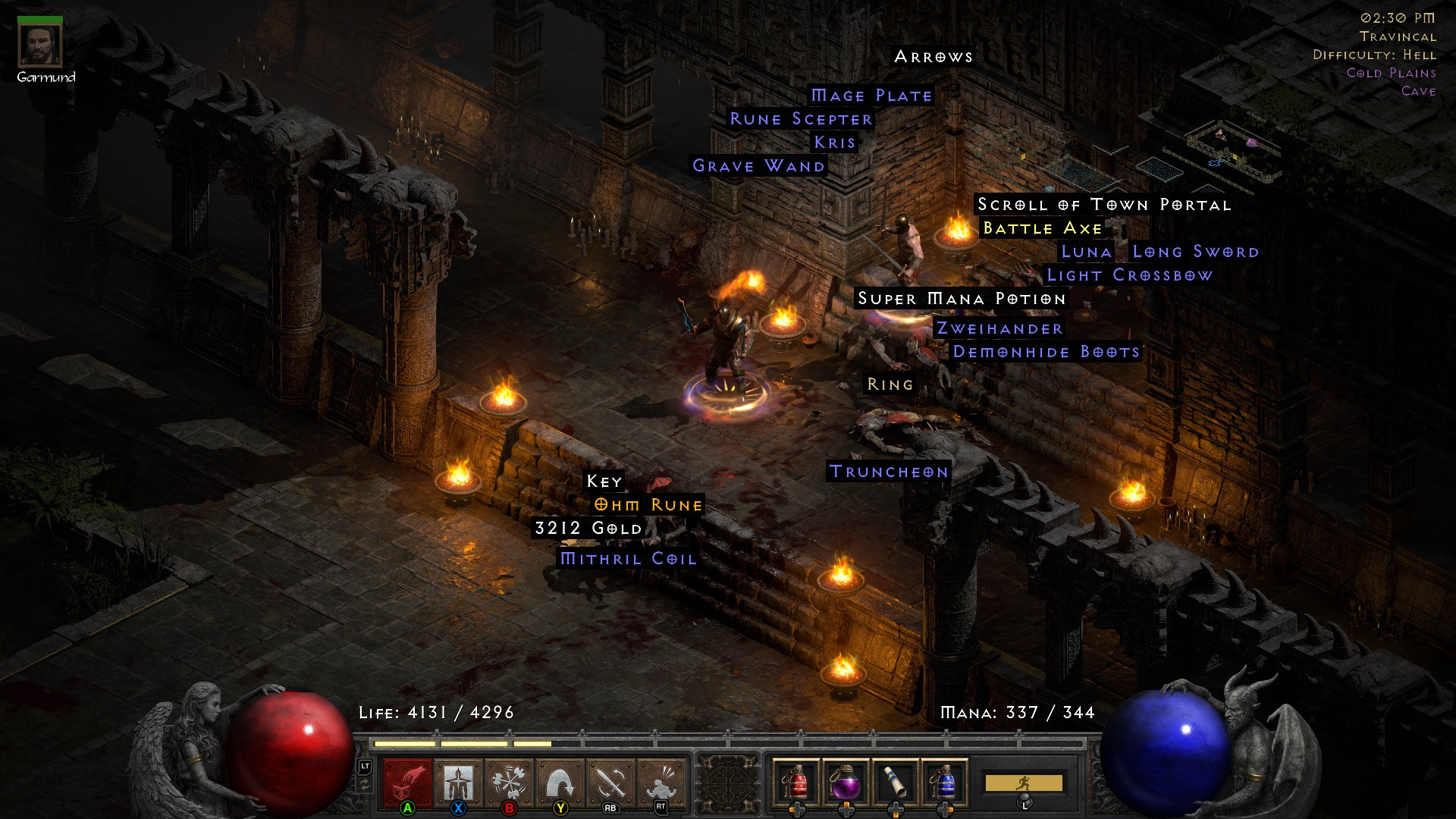Pick up the Mage Plate label
Image resolution: width=1456 pixels, height=819 pixels.
[871, 96]
